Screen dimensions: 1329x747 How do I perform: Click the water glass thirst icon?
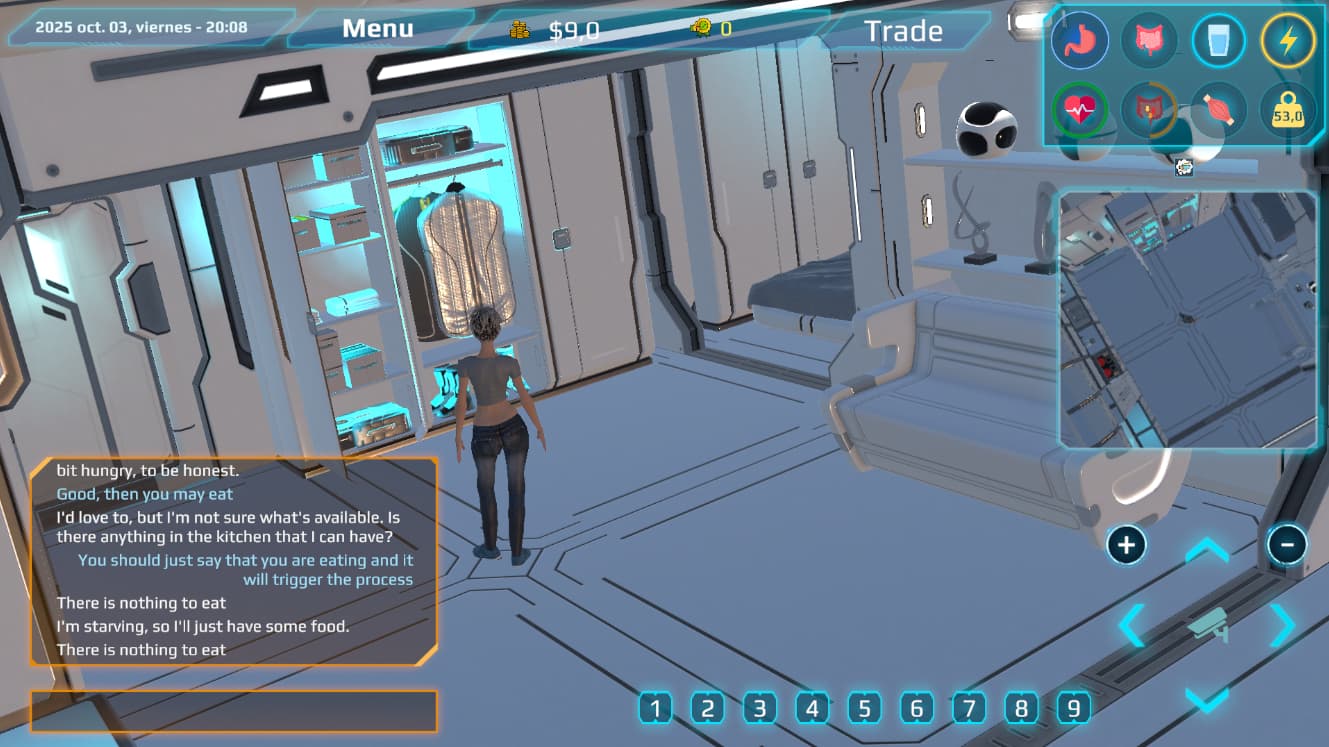pyautogui.click(x=1218, y=41)
